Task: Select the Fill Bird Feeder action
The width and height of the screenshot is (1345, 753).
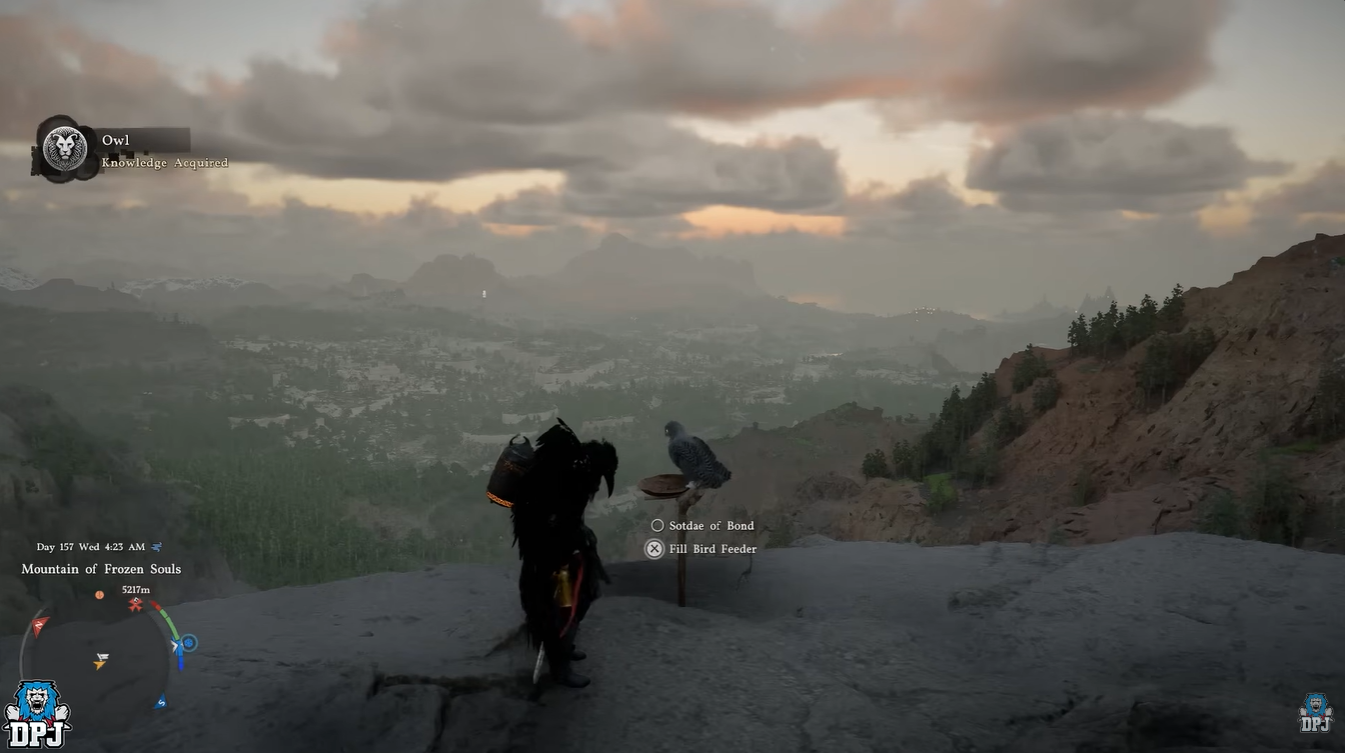Action: (712, 548)
